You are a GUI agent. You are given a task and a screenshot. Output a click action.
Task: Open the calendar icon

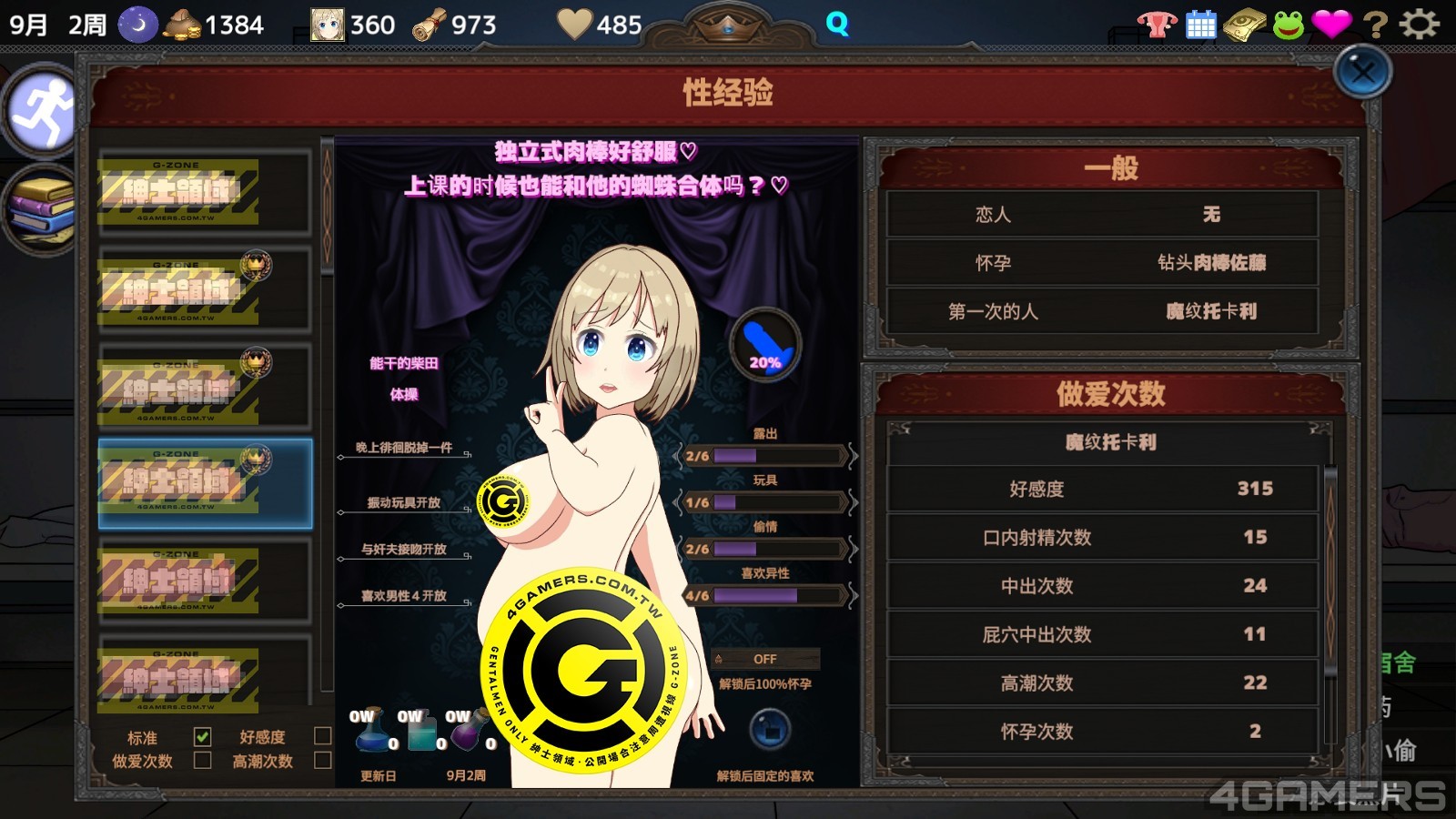(1201, 25)
